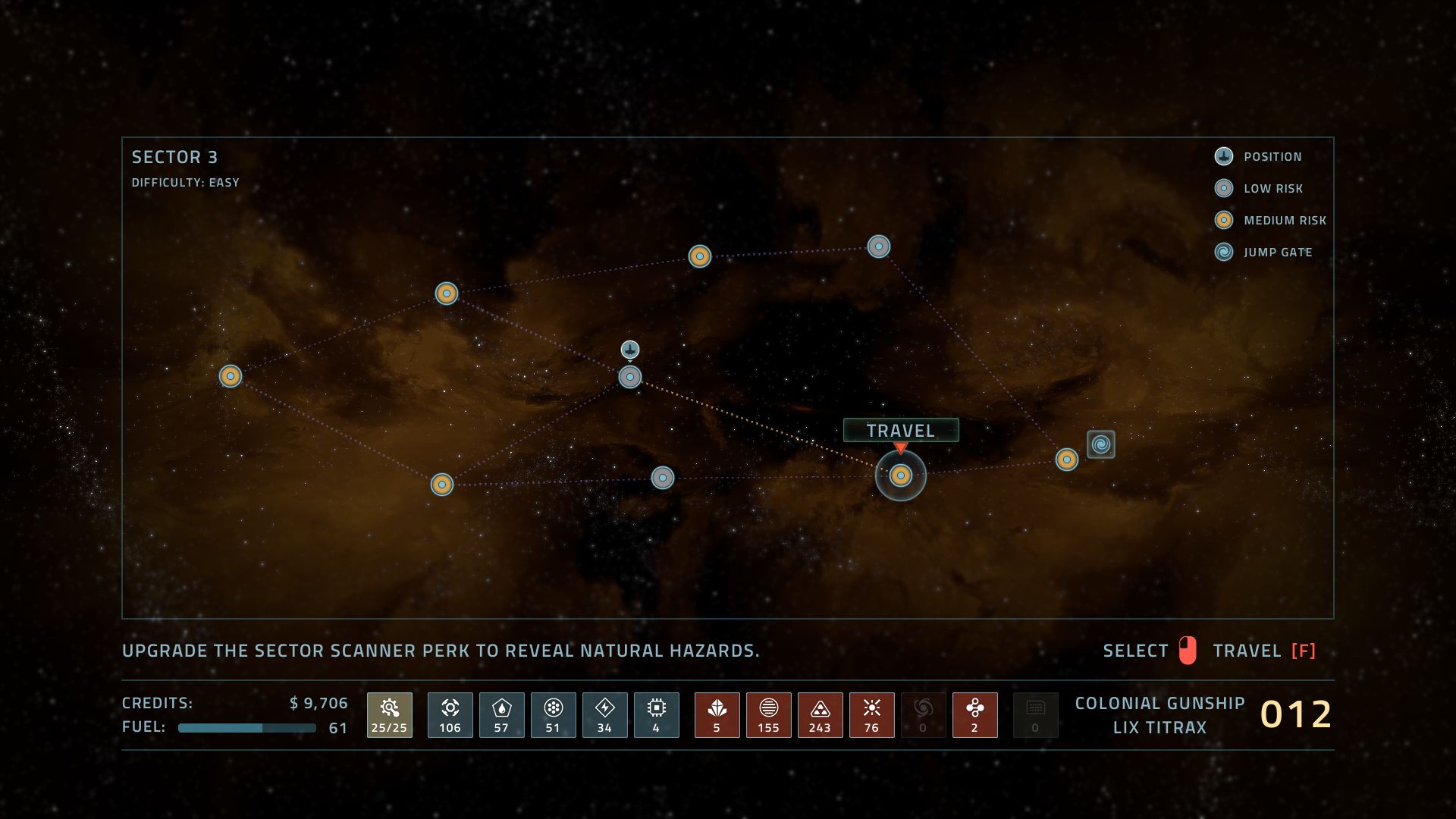Click the Medium Risk legend entry

(1284, 221)
